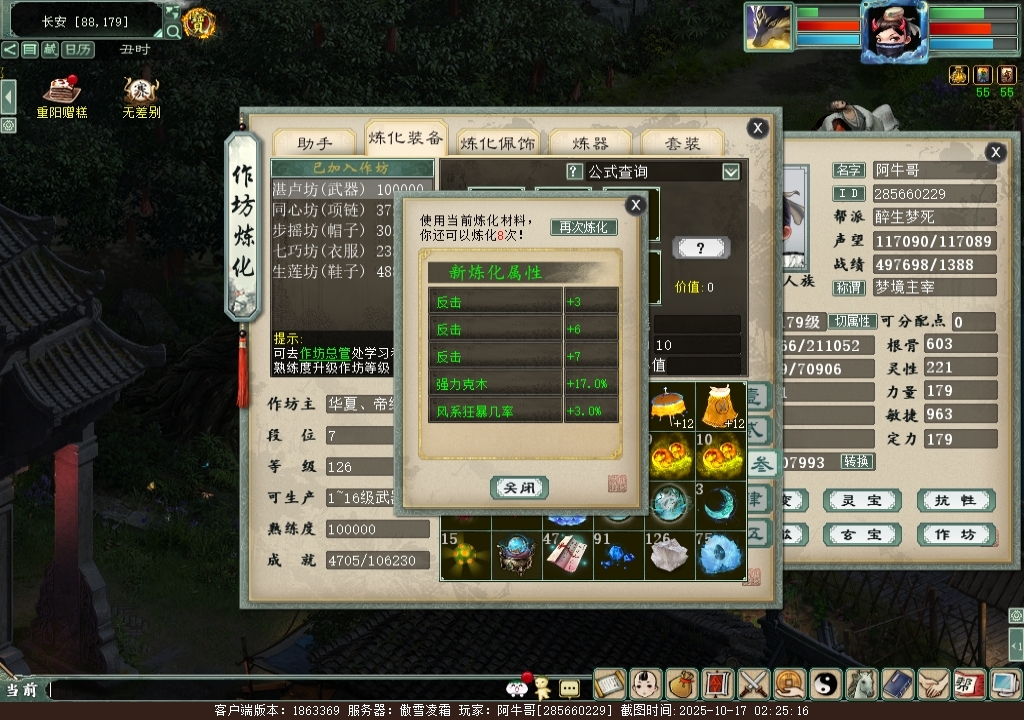Click the 抗性 resistances button

tap(955, 500)
